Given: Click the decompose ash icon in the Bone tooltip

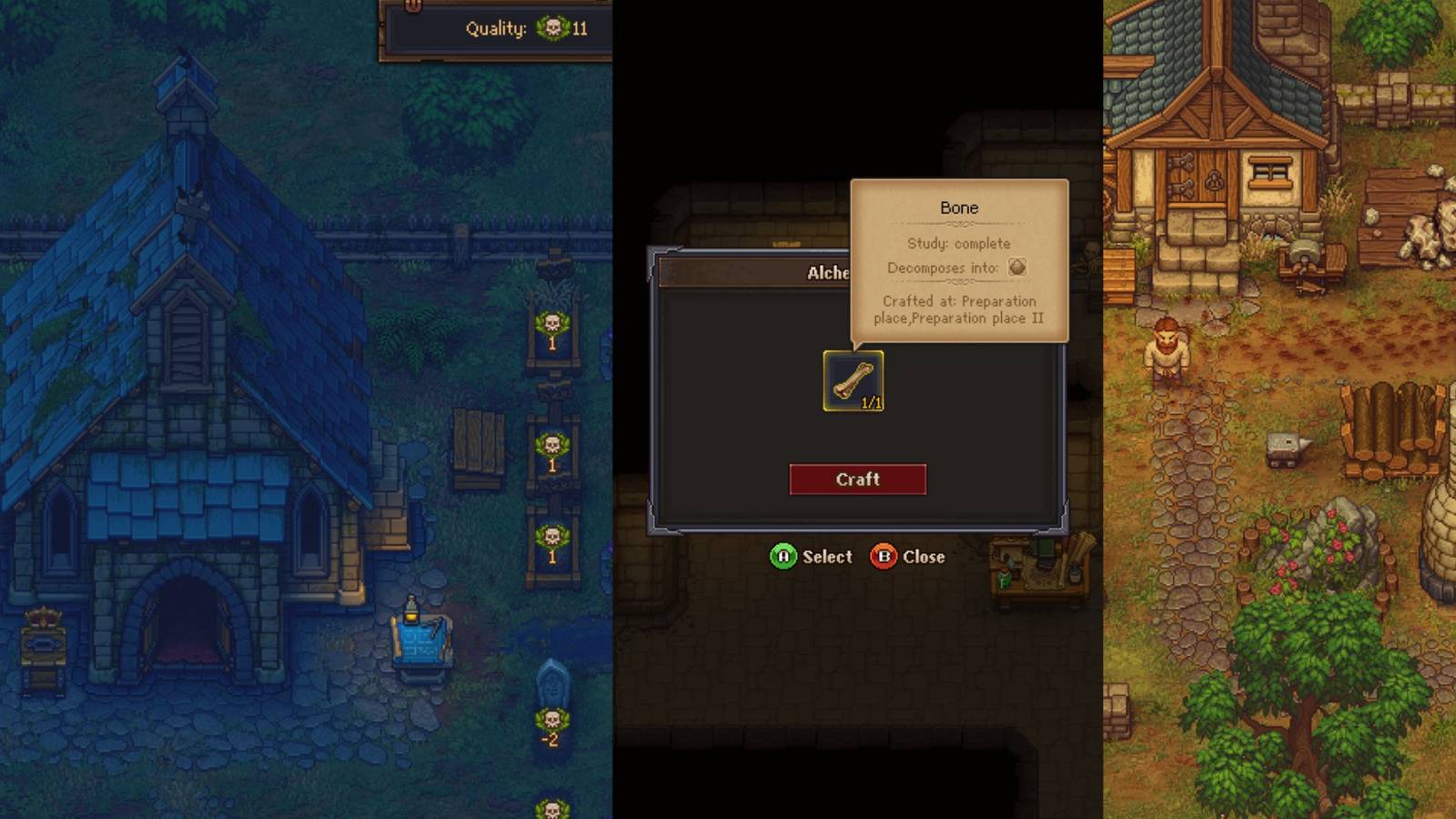Looking at the screenshot, I should [1019, 267].
